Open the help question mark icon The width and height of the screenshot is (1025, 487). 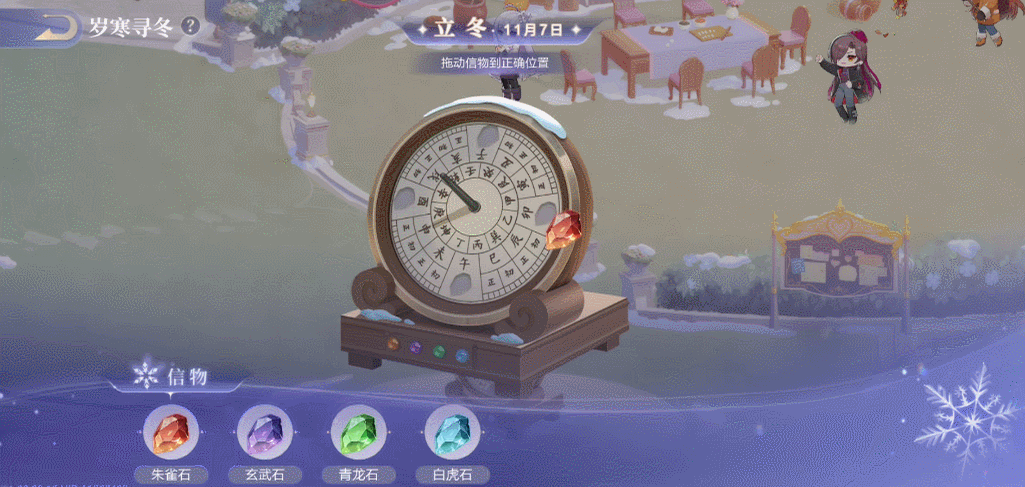pos(190,25)
